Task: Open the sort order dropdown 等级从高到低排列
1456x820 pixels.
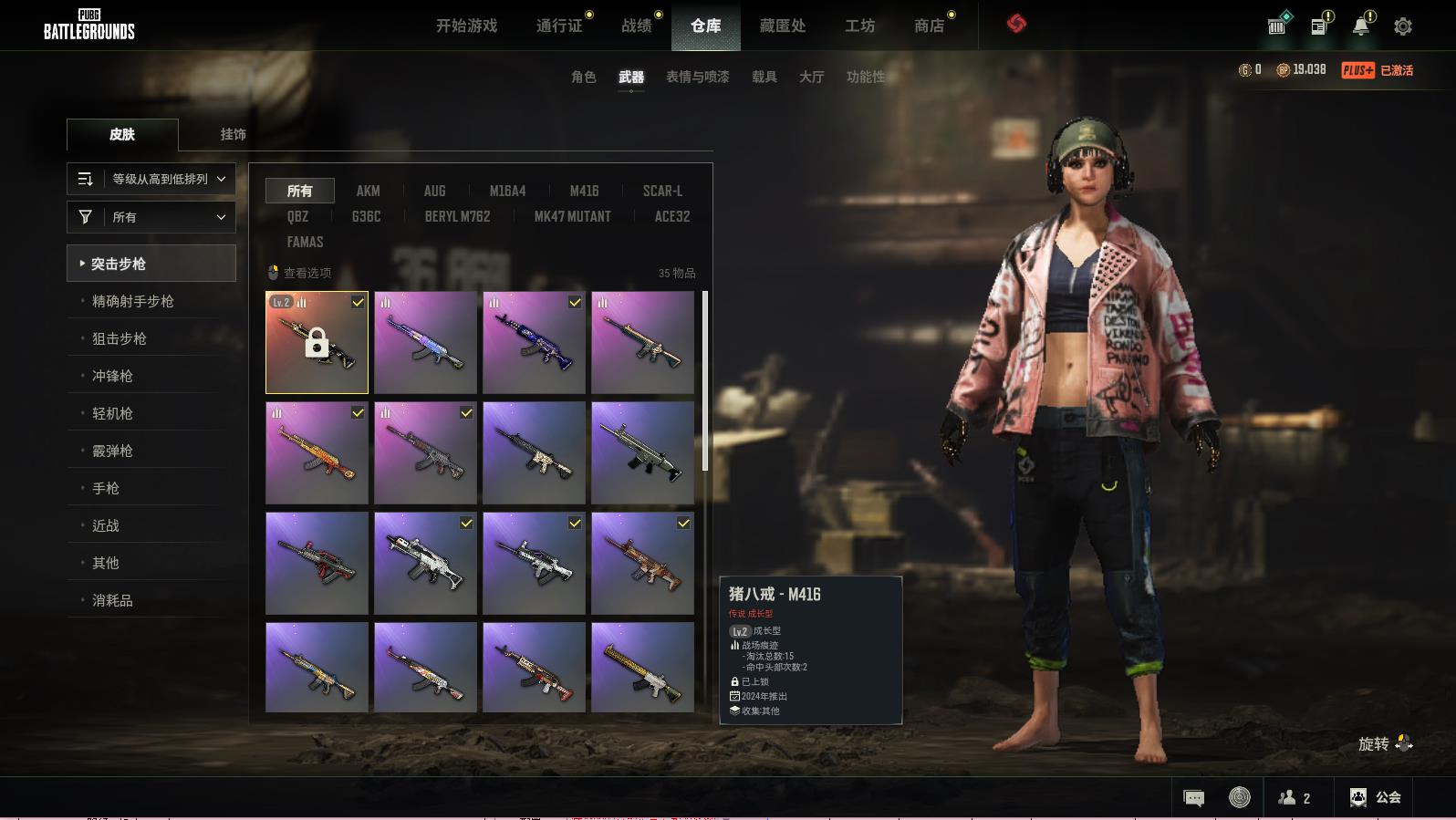Action: [151, 179]
